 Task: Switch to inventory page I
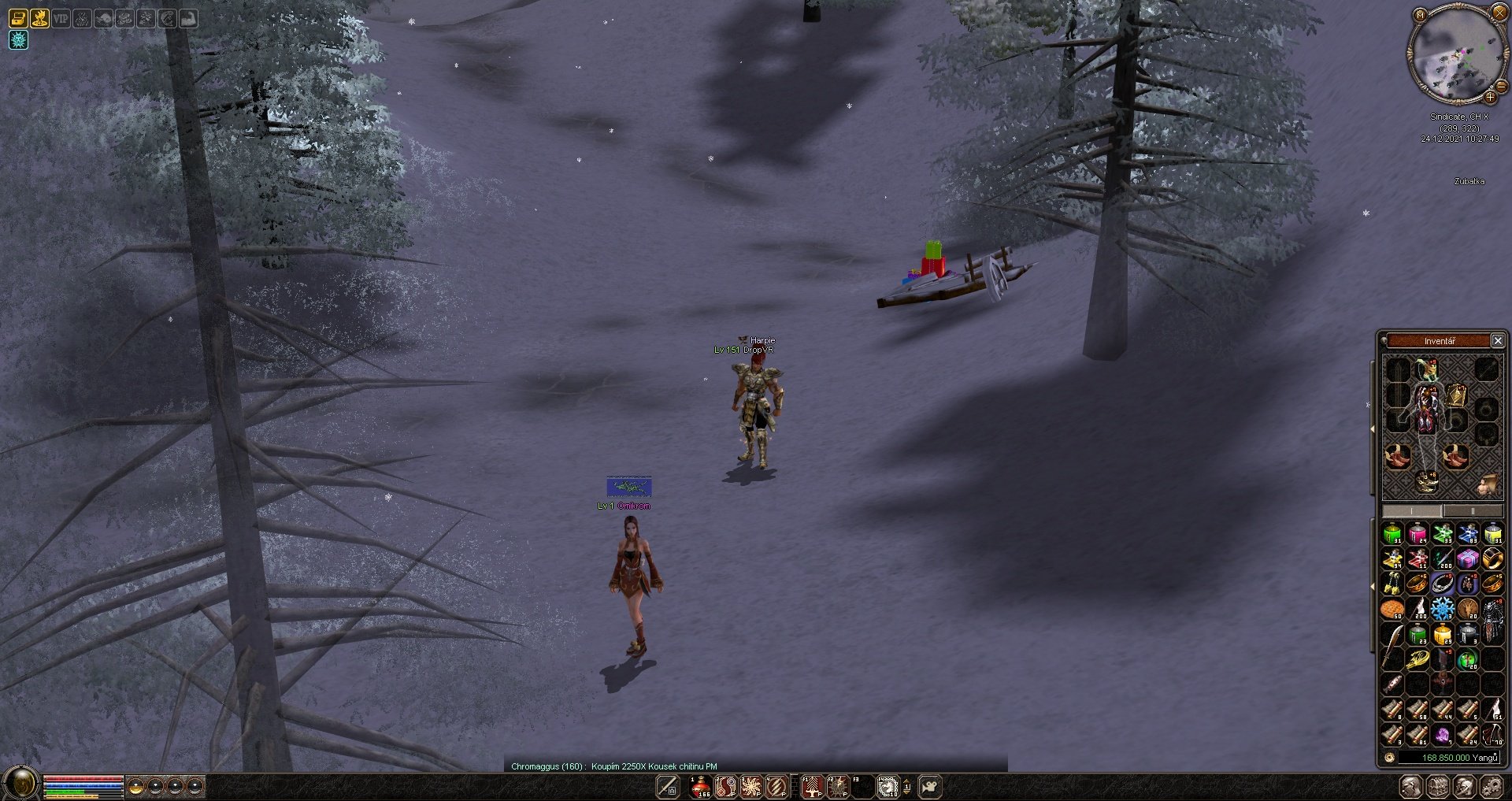click(x=1412, y=511)
